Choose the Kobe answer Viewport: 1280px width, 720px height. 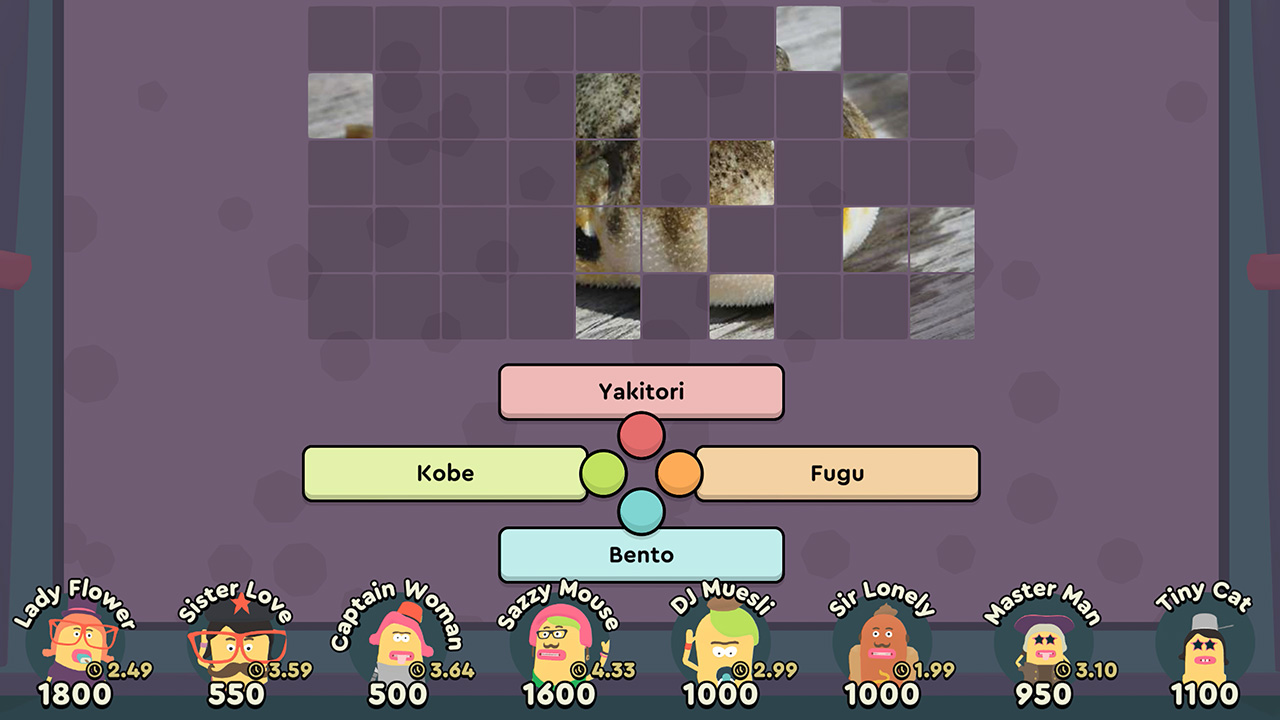444,473
